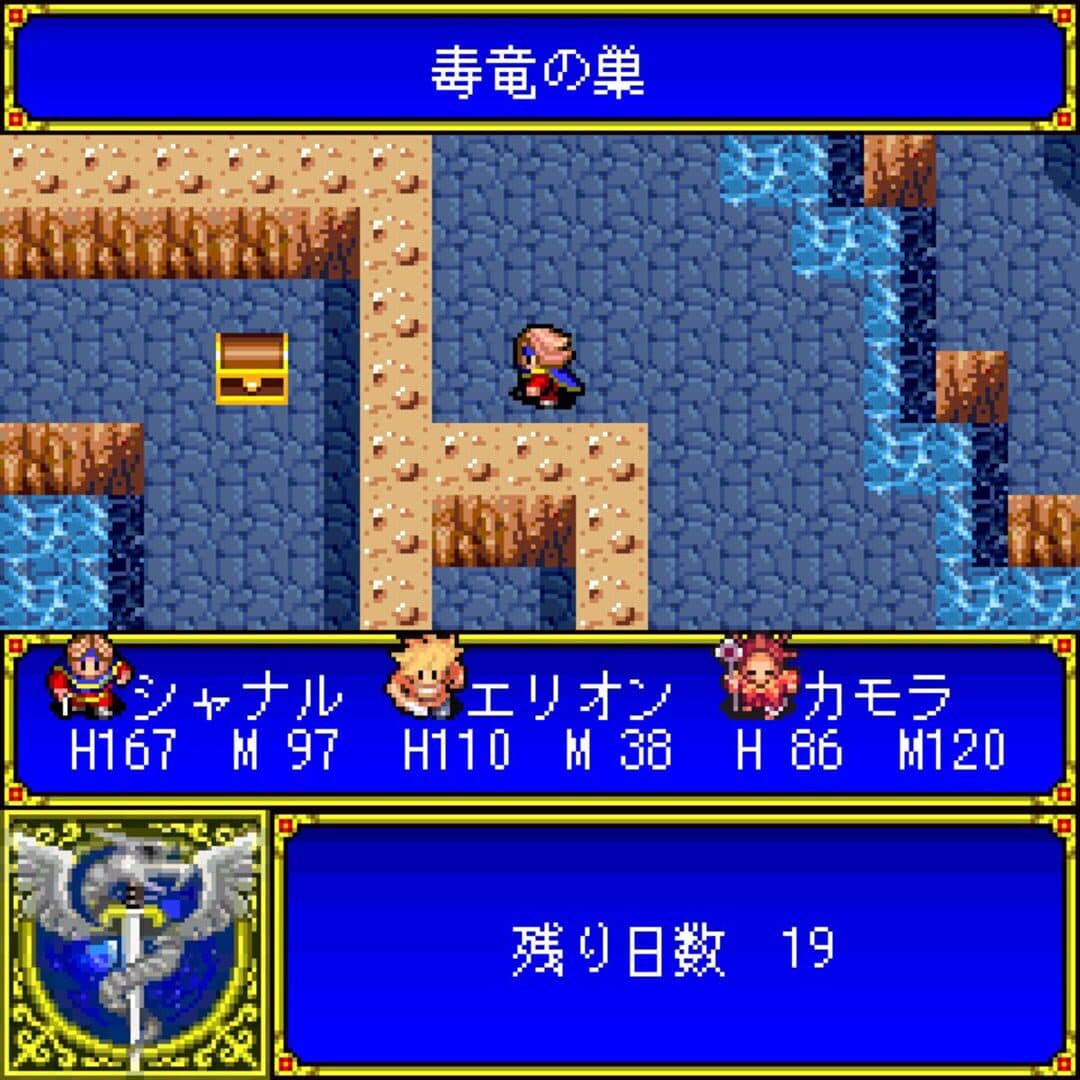The height and width of the screenshot is (1080, 1080).
Task: Click the dragon and sword emblem
Action: point(135,943)
